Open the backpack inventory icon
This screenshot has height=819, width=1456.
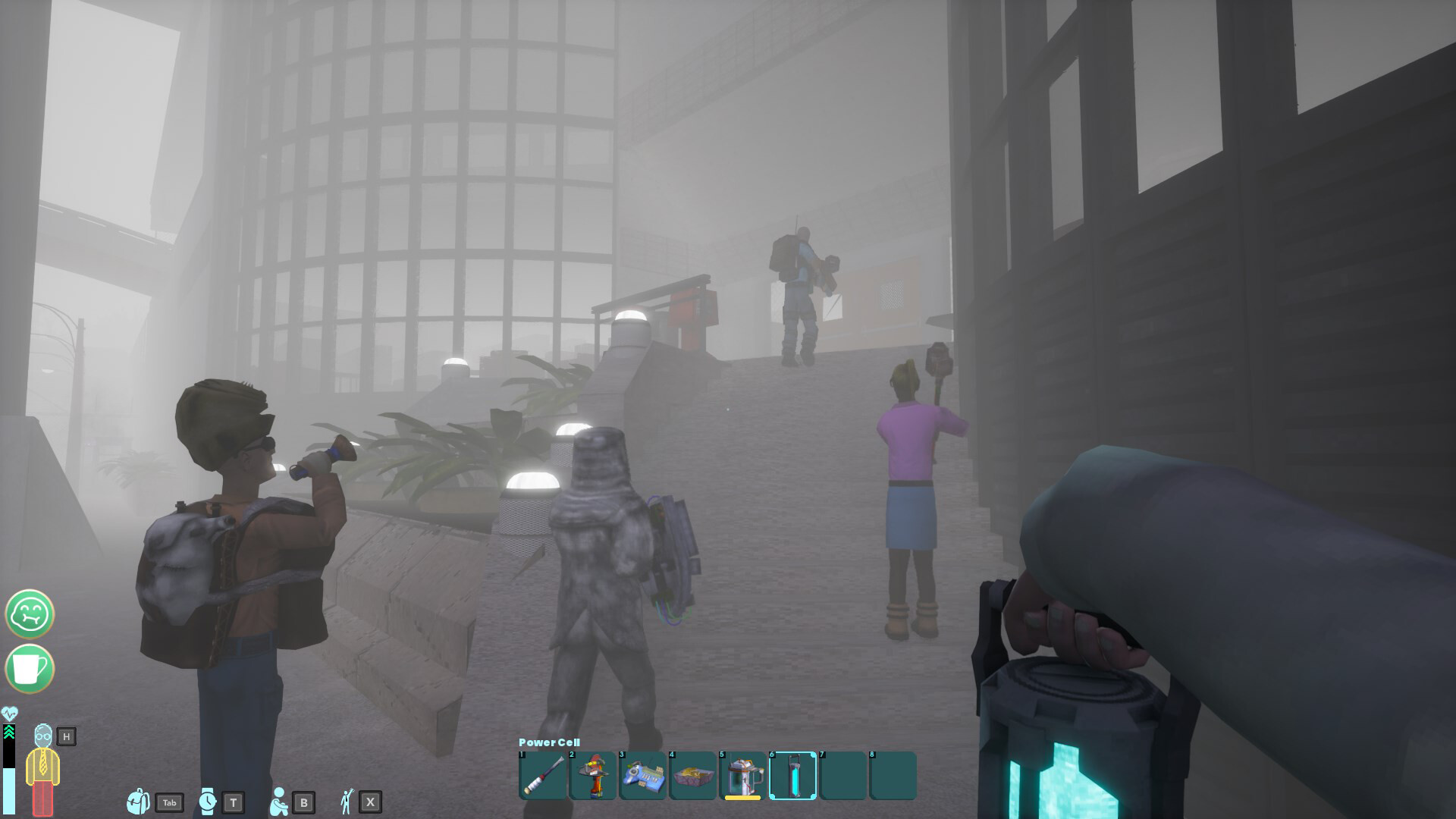[x=137, y=800]
